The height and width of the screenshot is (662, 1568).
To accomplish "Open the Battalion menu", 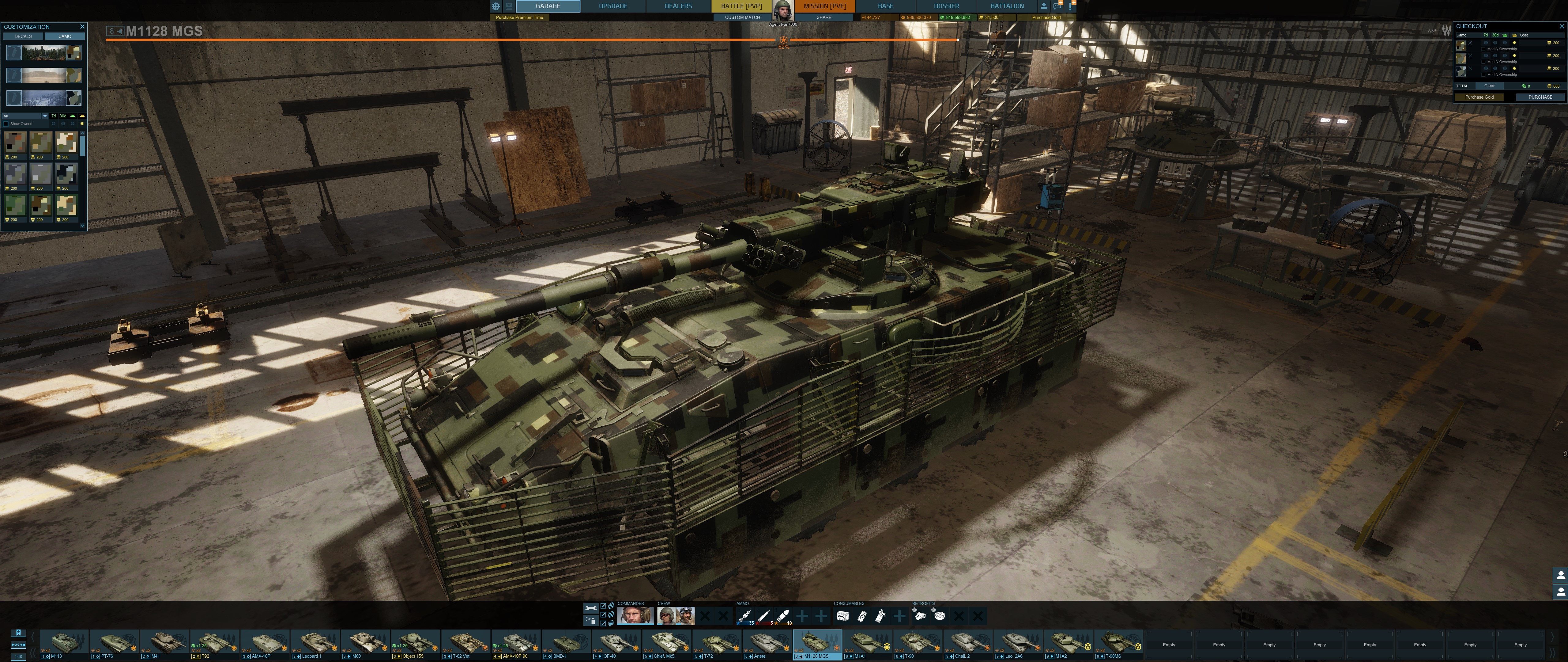I will point(1007,6).
